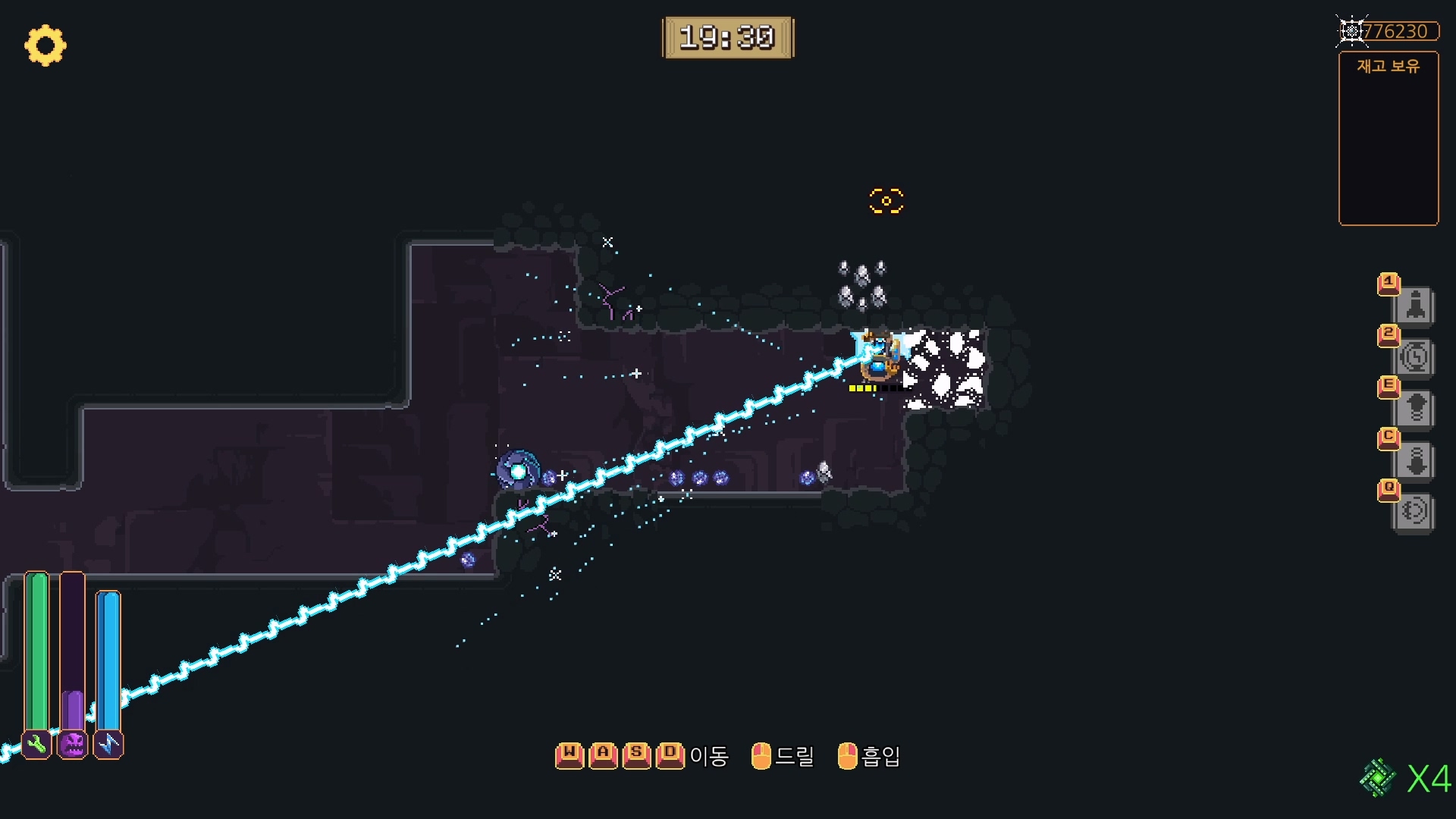Select the downward arrow spring ability
This screenshot has width=1456, height=819.
[x=1415, y=460]
